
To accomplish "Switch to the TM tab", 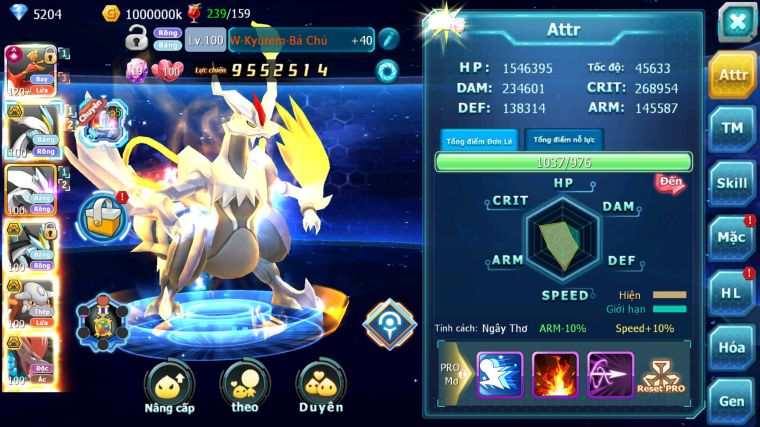I will pos(733,128).
